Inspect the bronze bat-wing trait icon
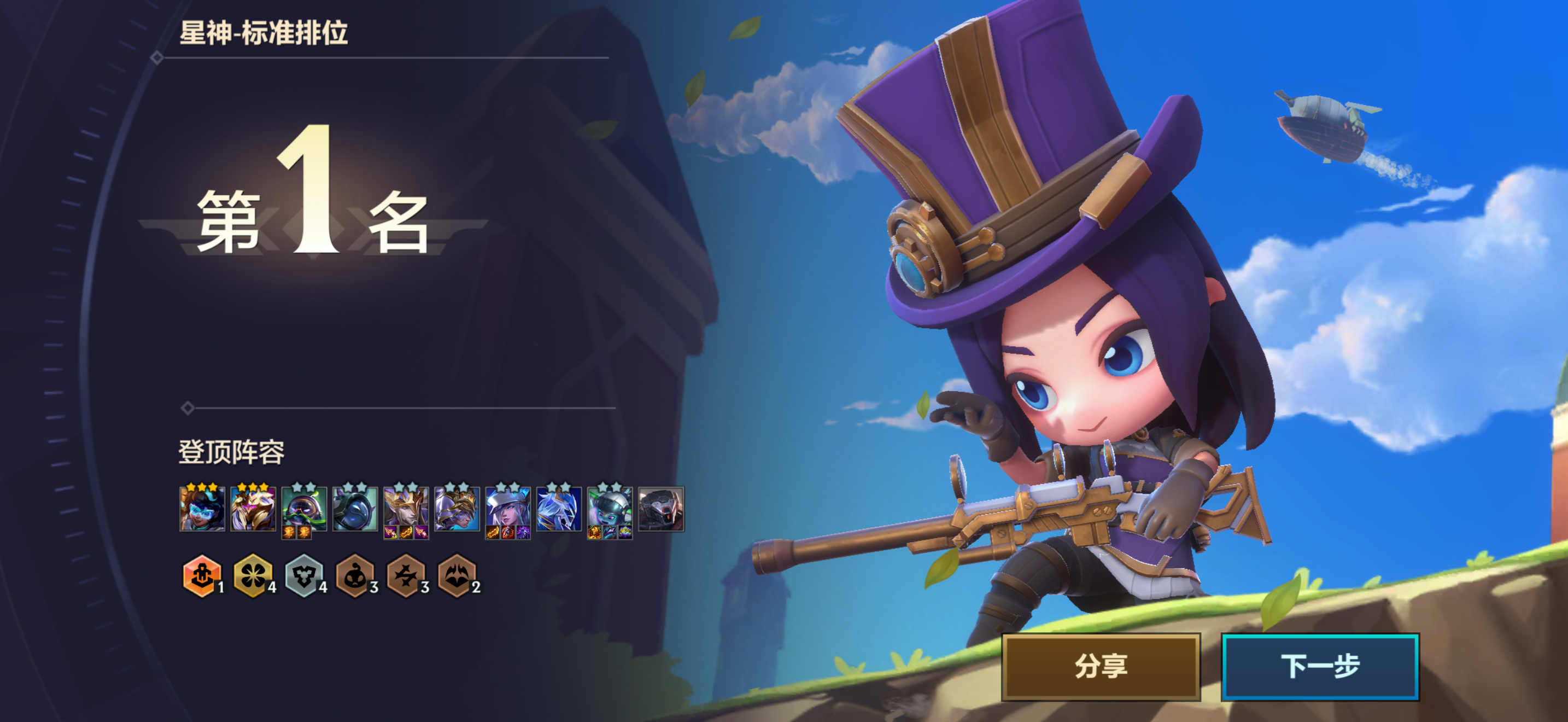Viewport: 1568px width, 722px height. (457, 575)
